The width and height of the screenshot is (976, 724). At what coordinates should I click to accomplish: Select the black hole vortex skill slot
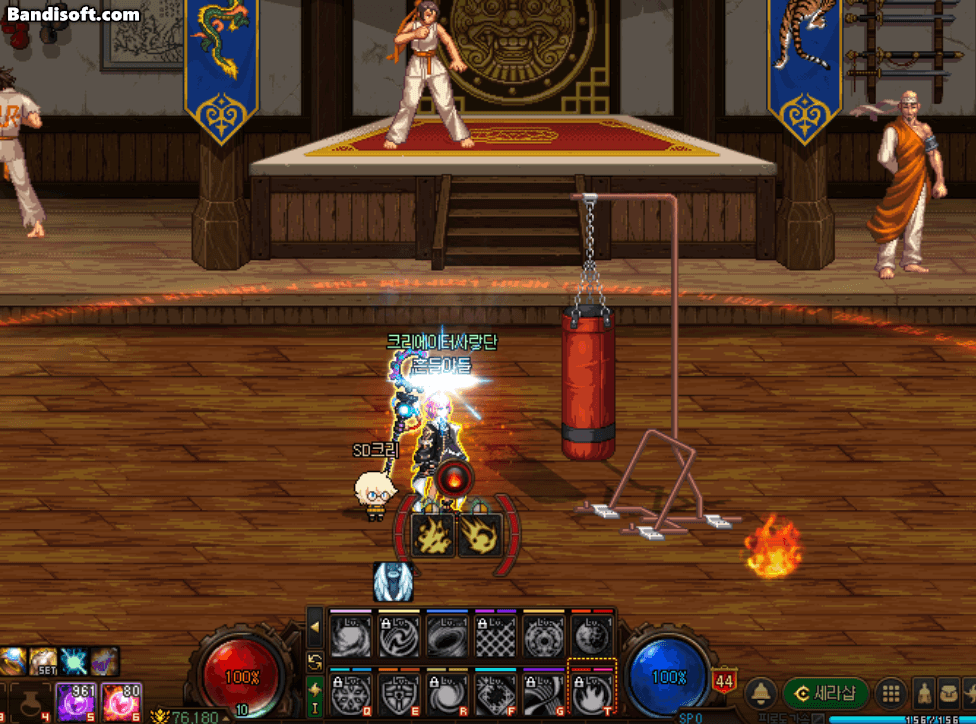pyautogui.click(x=446, y=634)
